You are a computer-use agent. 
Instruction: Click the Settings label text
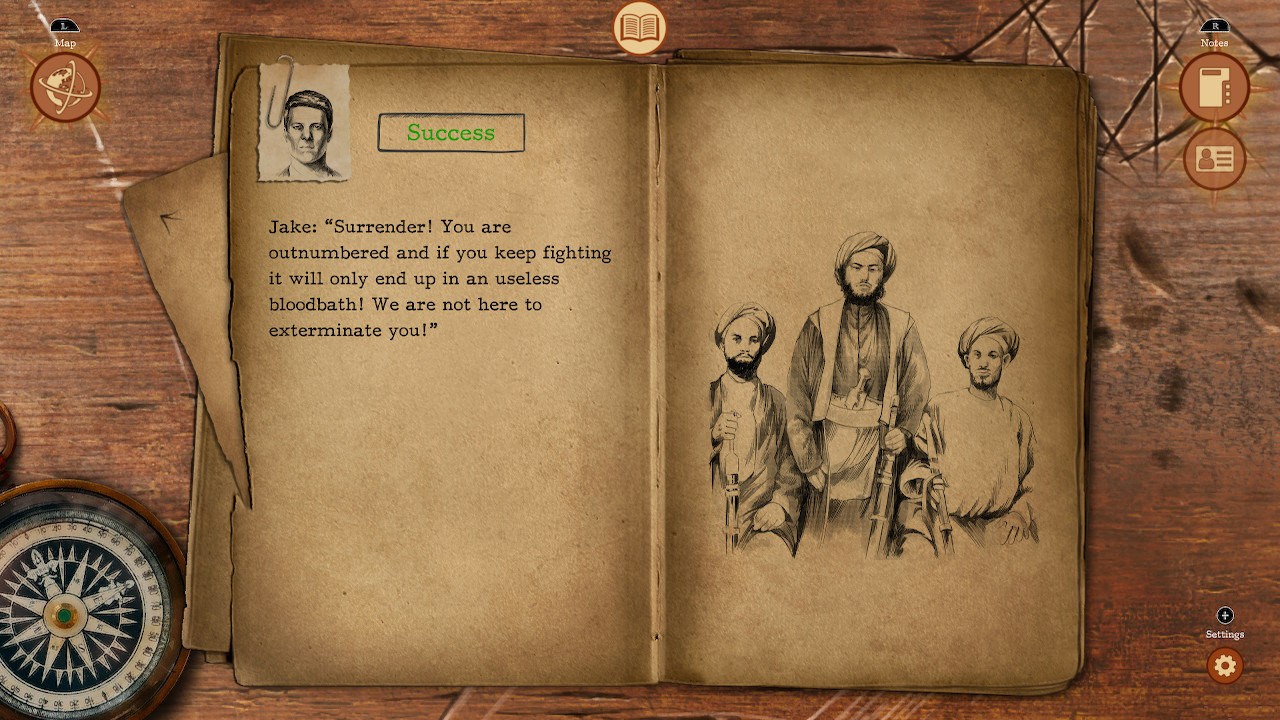click(x=1224, y=634)
